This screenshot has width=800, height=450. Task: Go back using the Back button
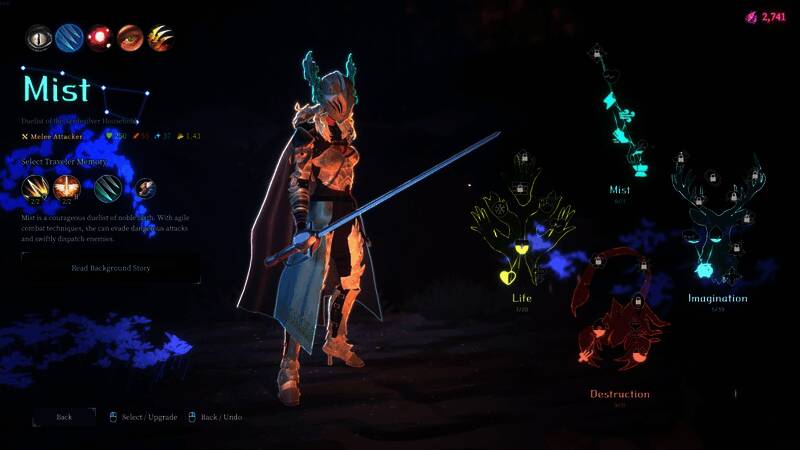pos(64,416)
